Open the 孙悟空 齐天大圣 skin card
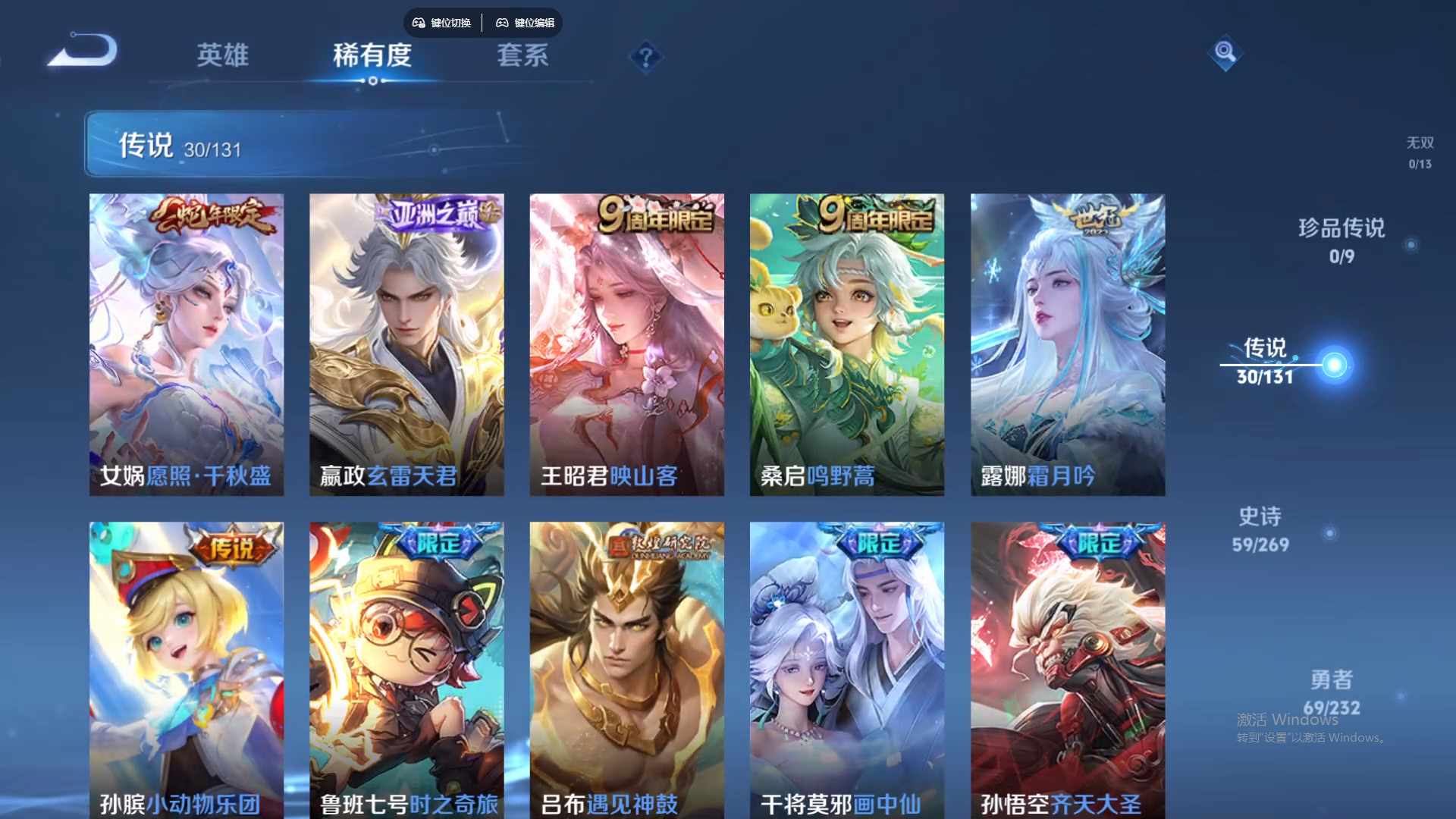This screenshot has height=819, width=1456. [1068, 667]
